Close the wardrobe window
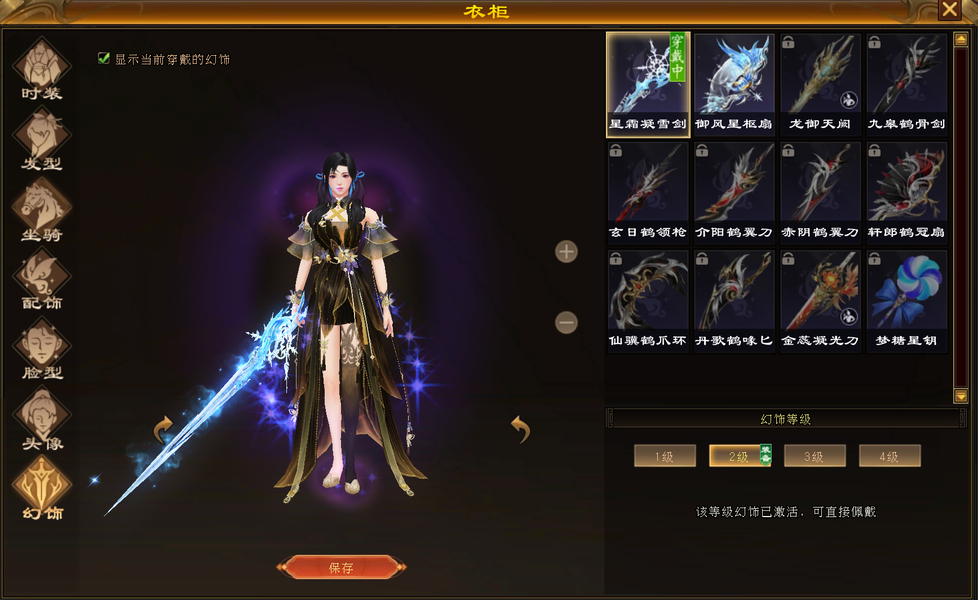Image resolution: width=978 pixels, height=600 pixels. [949, 10]
